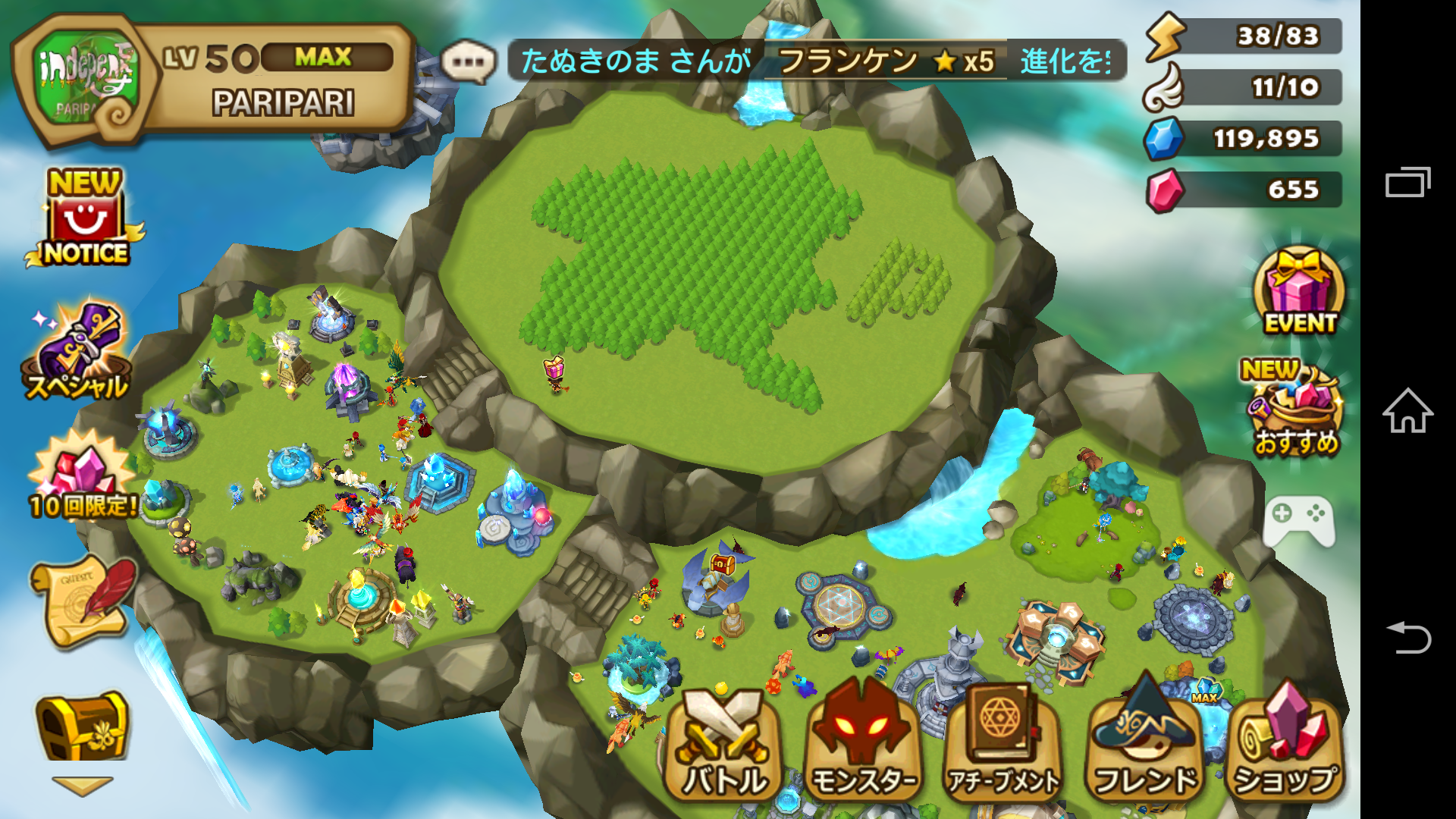Open the スペシャル special offer
This screenshot has height=819, width=1456.
[x=77, y=353]
